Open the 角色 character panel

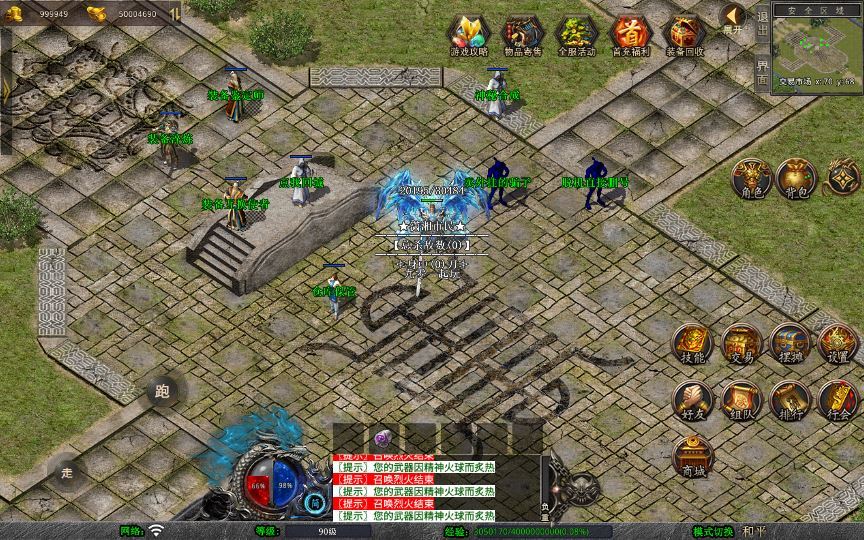750,177
